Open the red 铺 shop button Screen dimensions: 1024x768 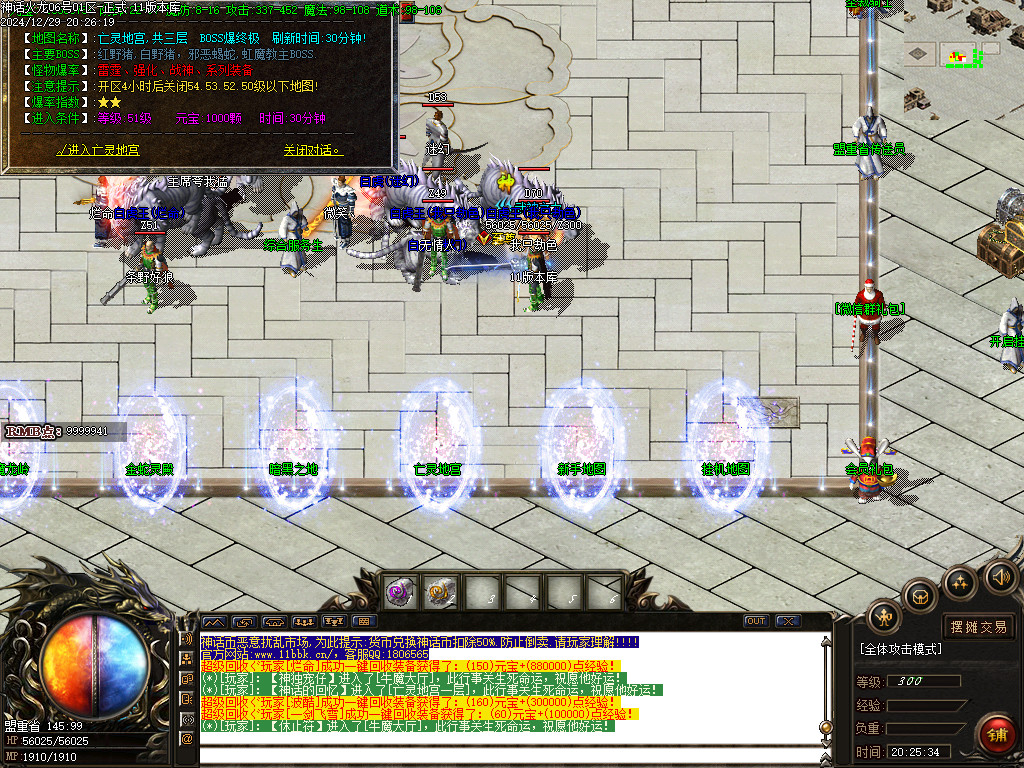(996, 735)
